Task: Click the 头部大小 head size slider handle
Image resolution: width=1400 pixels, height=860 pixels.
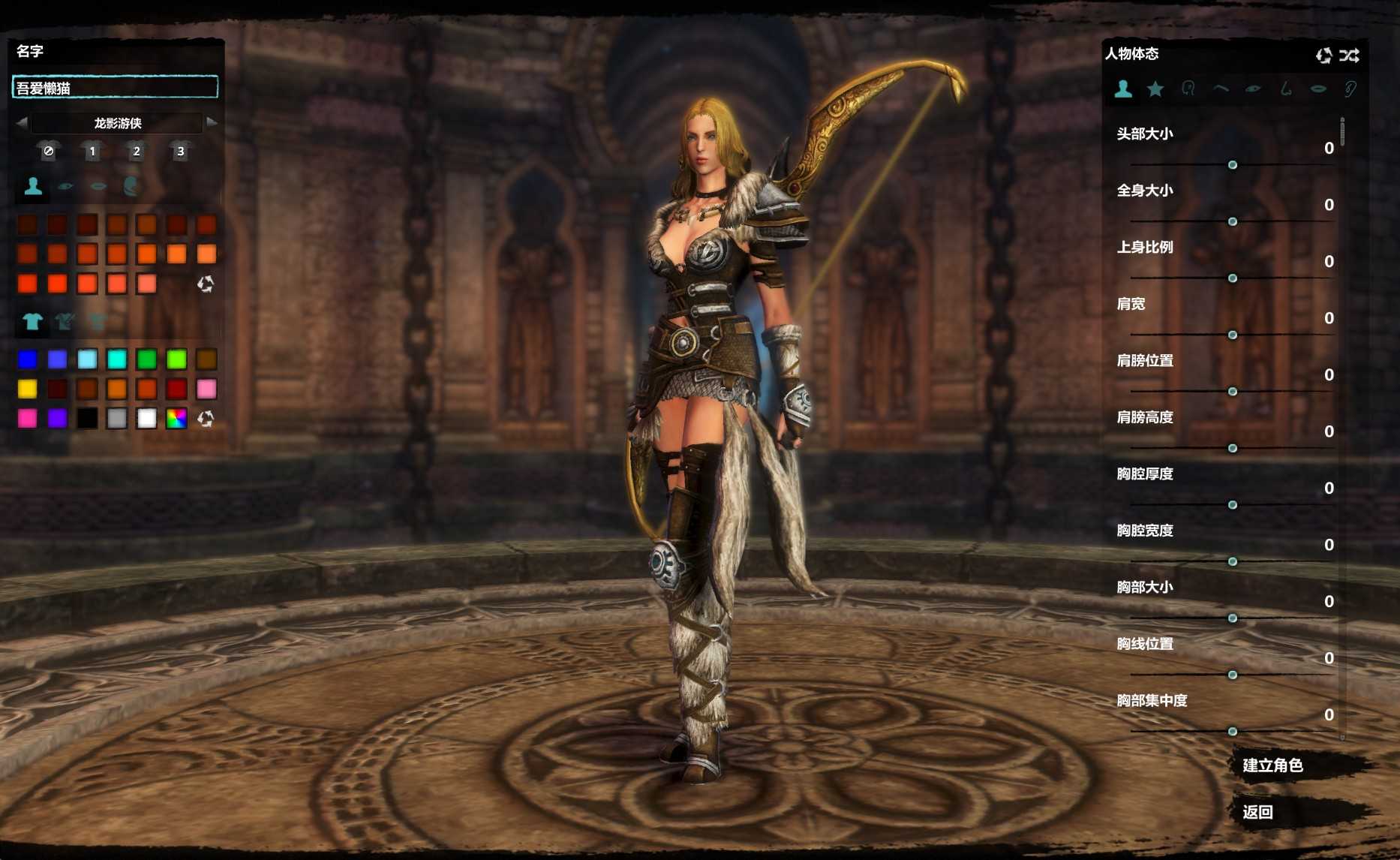Action: [1233, 165]
